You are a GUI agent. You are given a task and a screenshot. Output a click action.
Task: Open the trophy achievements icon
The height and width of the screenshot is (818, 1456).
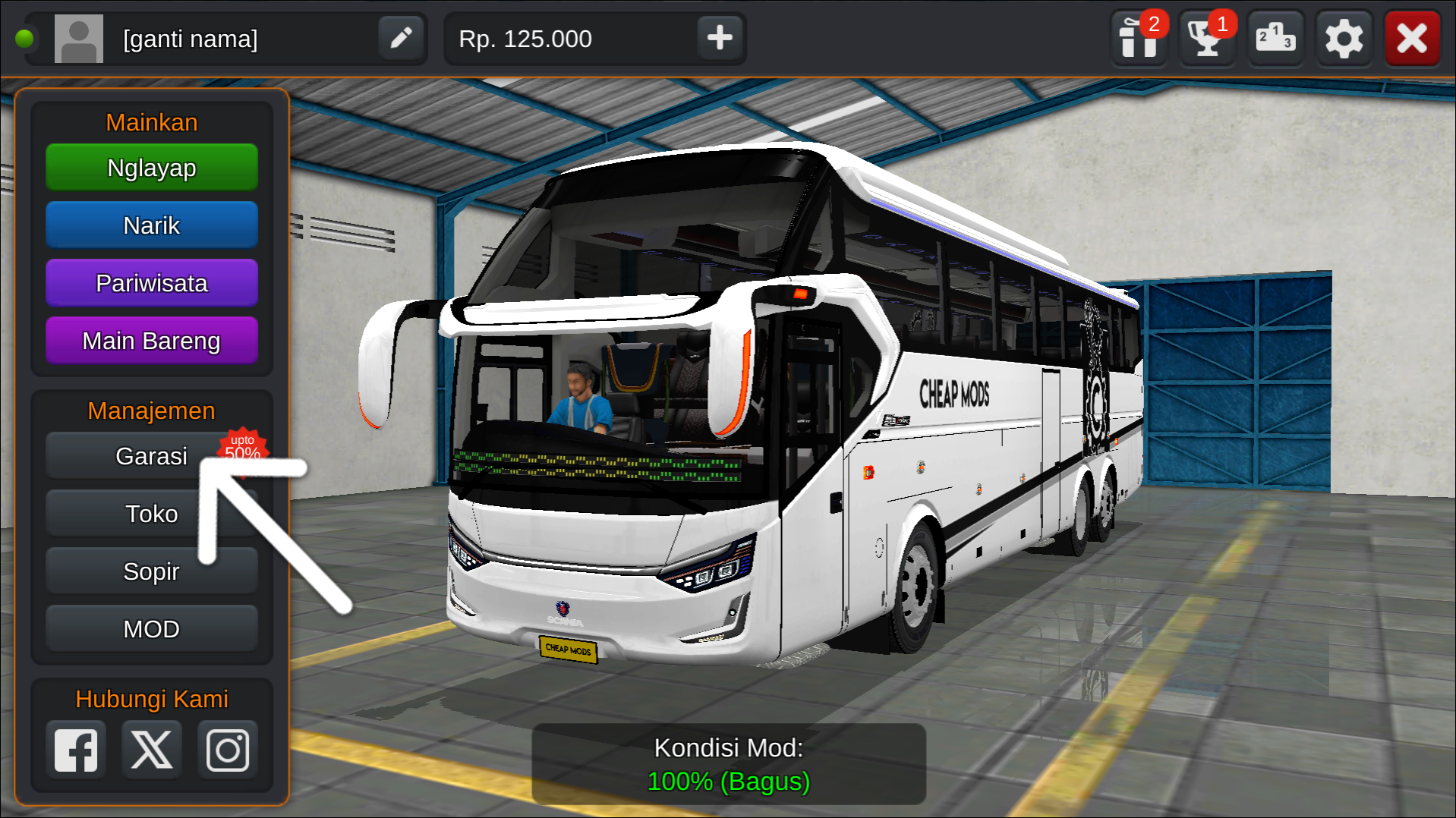click(x=1206, y=38)
